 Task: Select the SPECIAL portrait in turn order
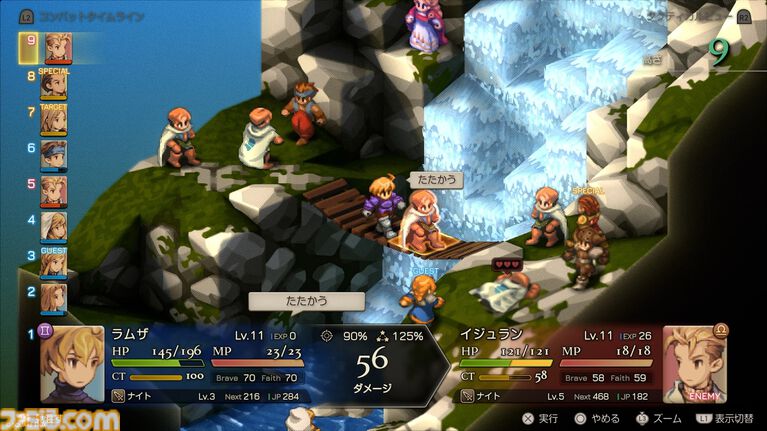(x=54, y=84)
